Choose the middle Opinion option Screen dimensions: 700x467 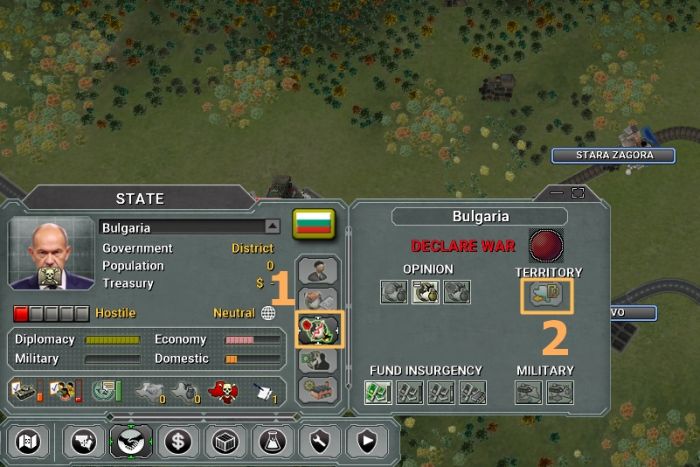(426, 292)
